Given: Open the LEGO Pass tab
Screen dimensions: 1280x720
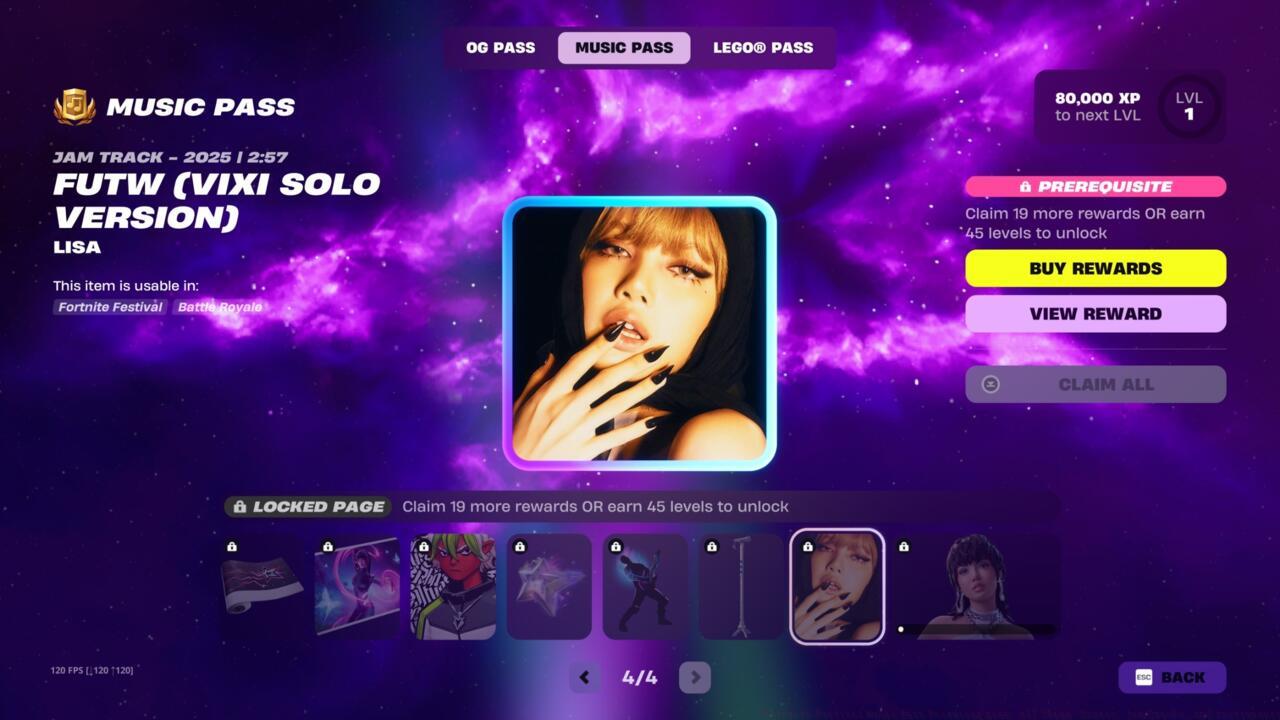Looking at the screenshot, I should click(x=764, y=47).
